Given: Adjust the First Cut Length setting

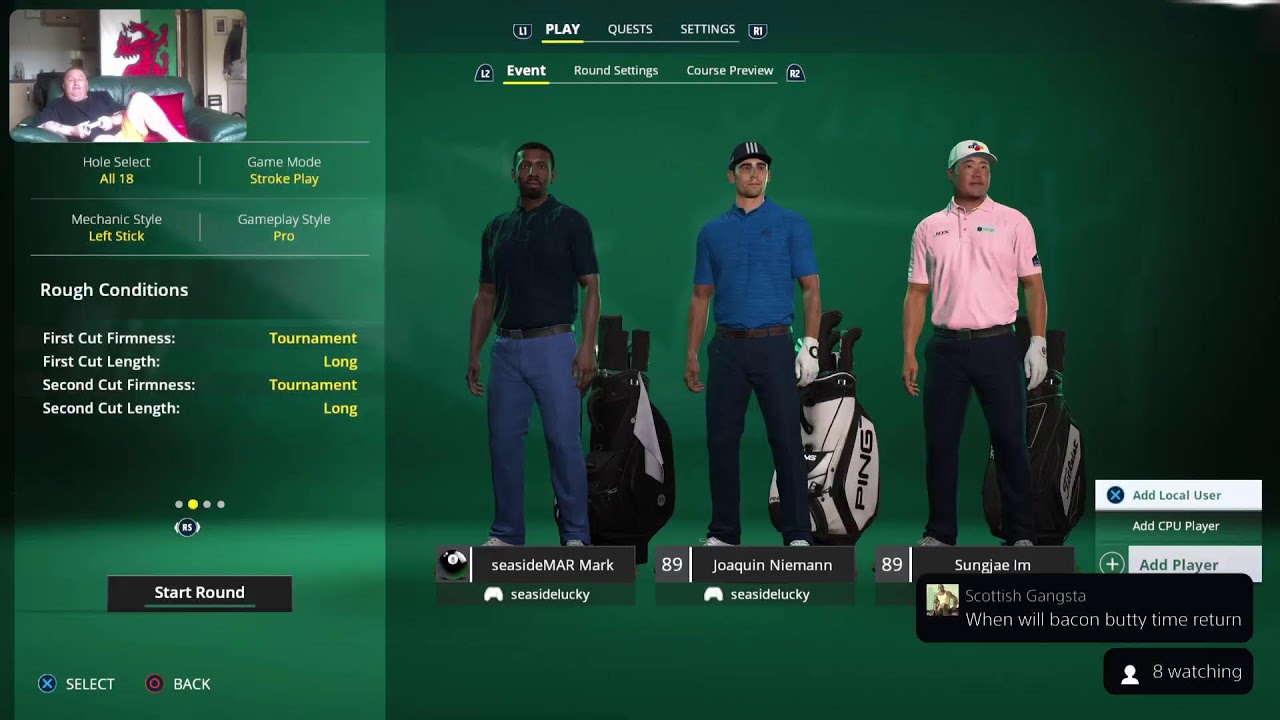Looking at the screenshot, I should pyautogui.click(x=200, y=362).
